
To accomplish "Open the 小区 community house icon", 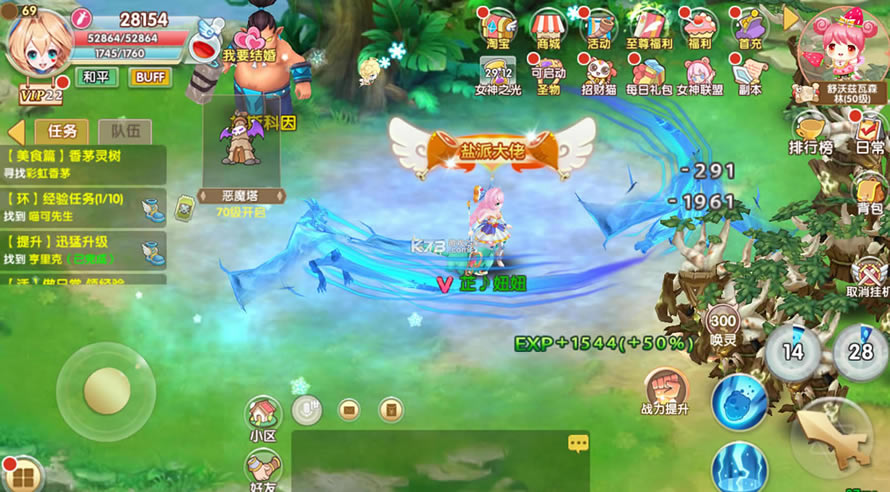I will (263, 418).
